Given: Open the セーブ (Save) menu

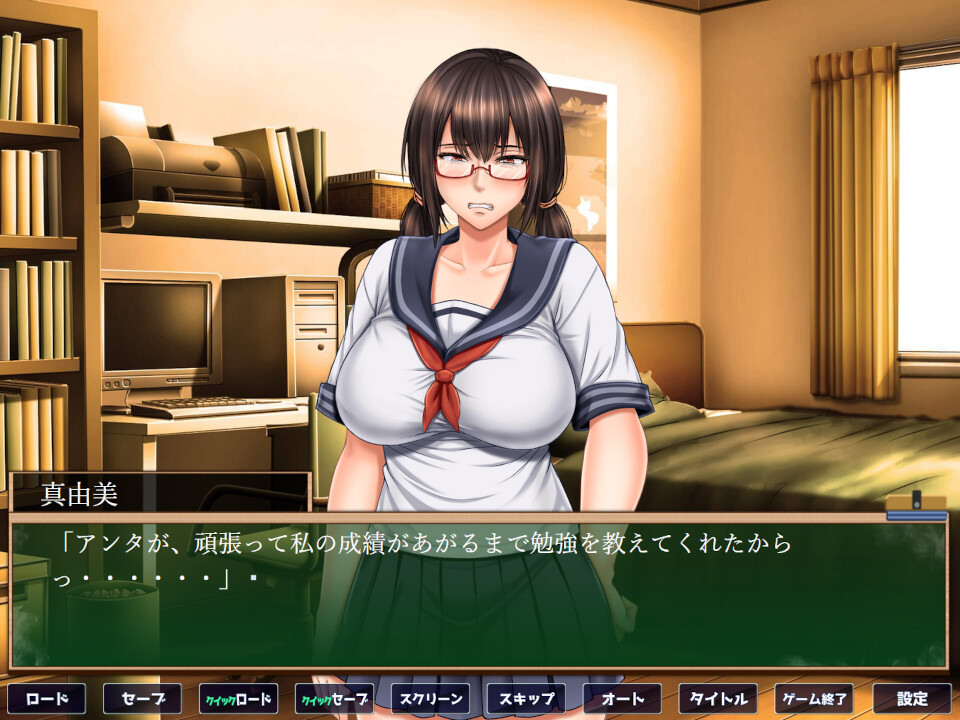Looking at the screenshot, I should tap(142, 698).
